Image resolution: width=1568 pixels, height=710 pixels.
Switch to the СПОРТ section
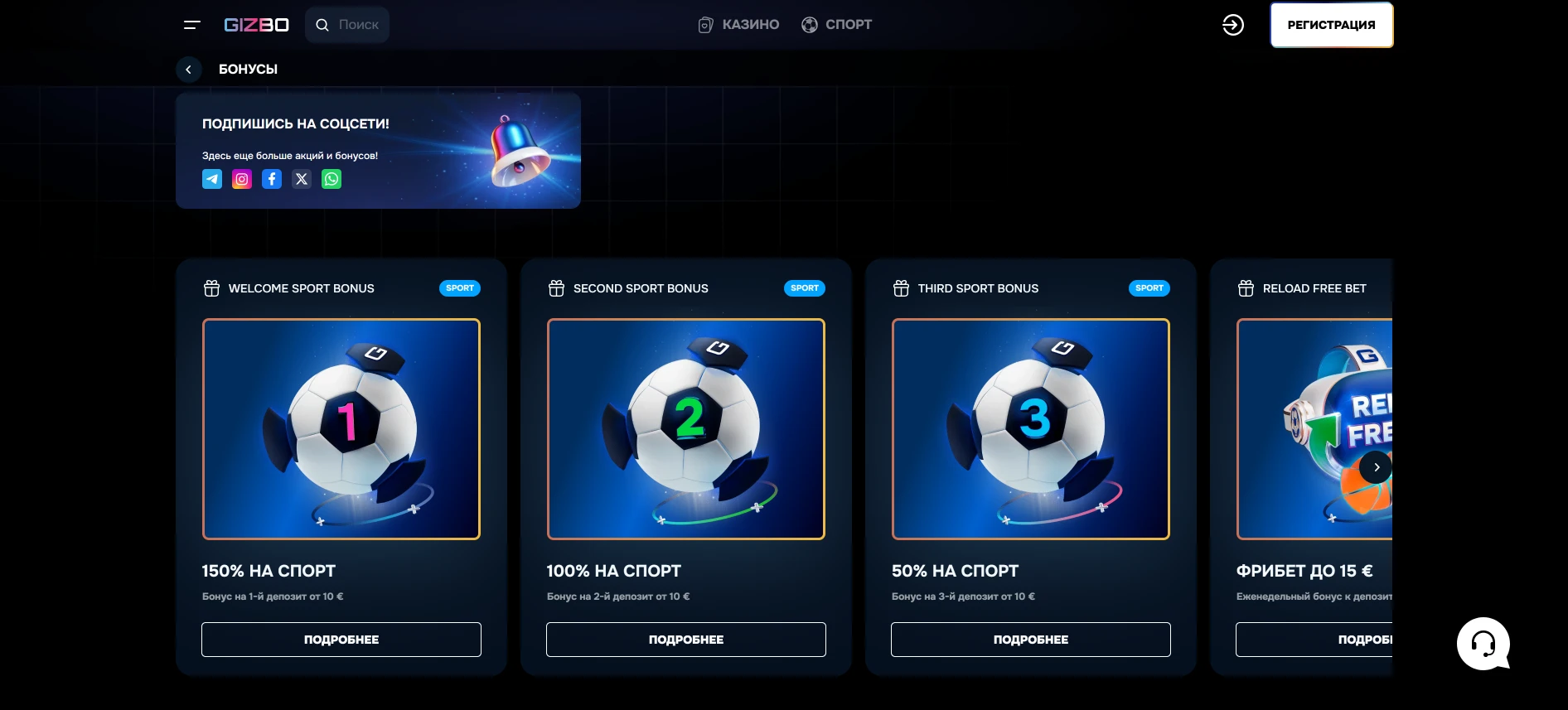(x=836, y=24)
